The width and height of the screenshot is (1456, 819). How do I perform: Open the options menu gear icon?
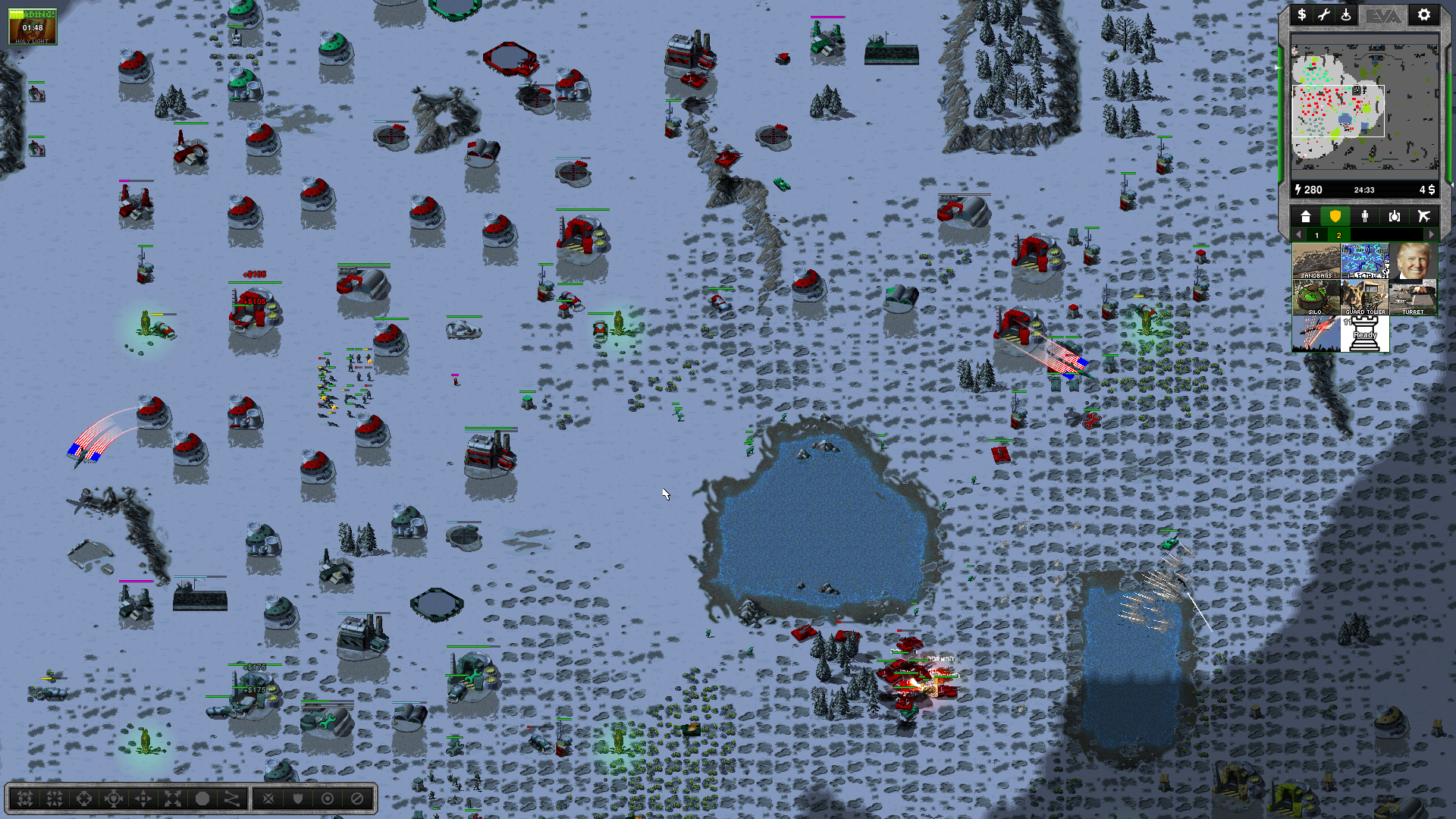tap(1423, 15)
